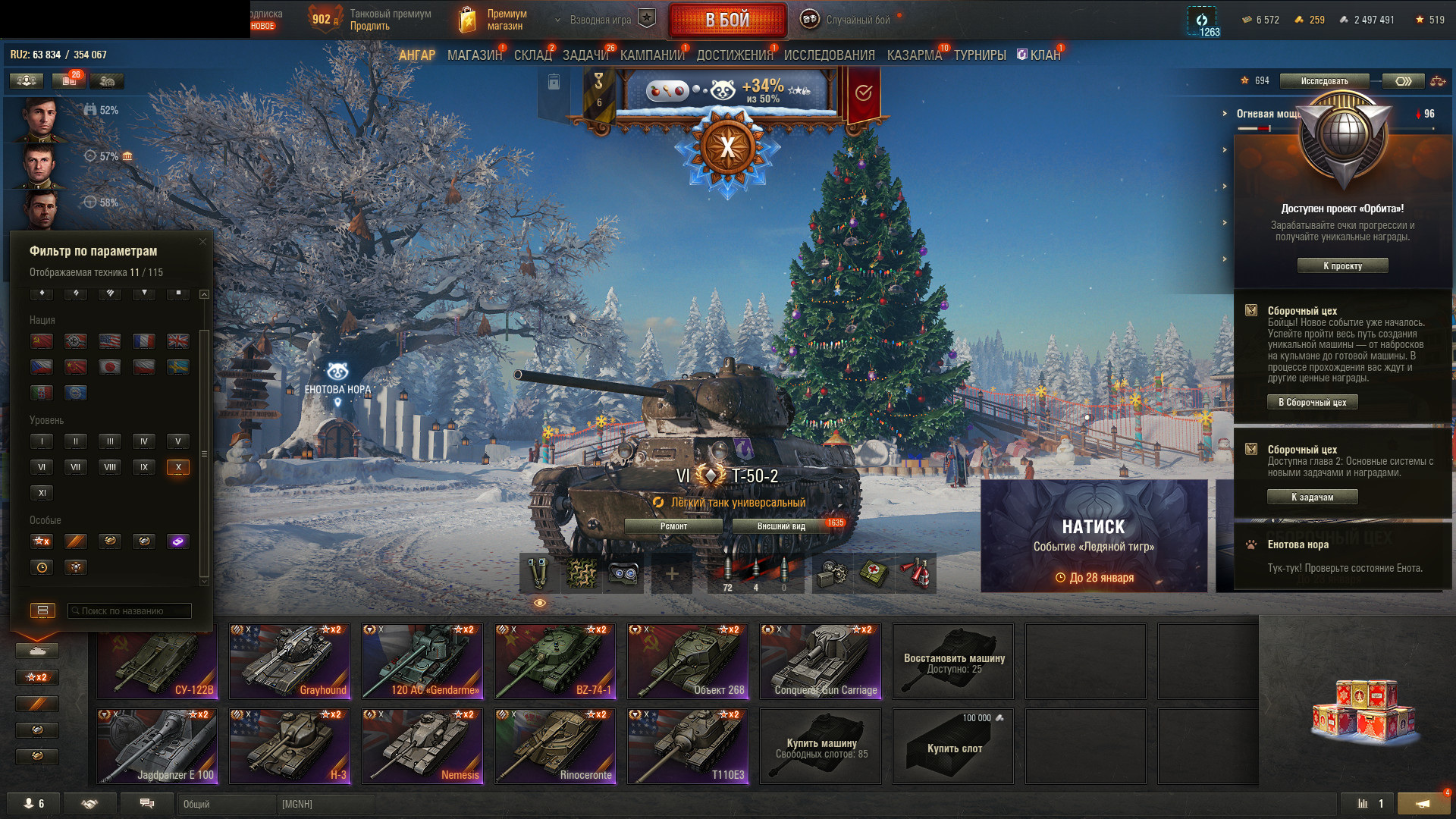Open Восстановить машину tile

pos(953,661)
